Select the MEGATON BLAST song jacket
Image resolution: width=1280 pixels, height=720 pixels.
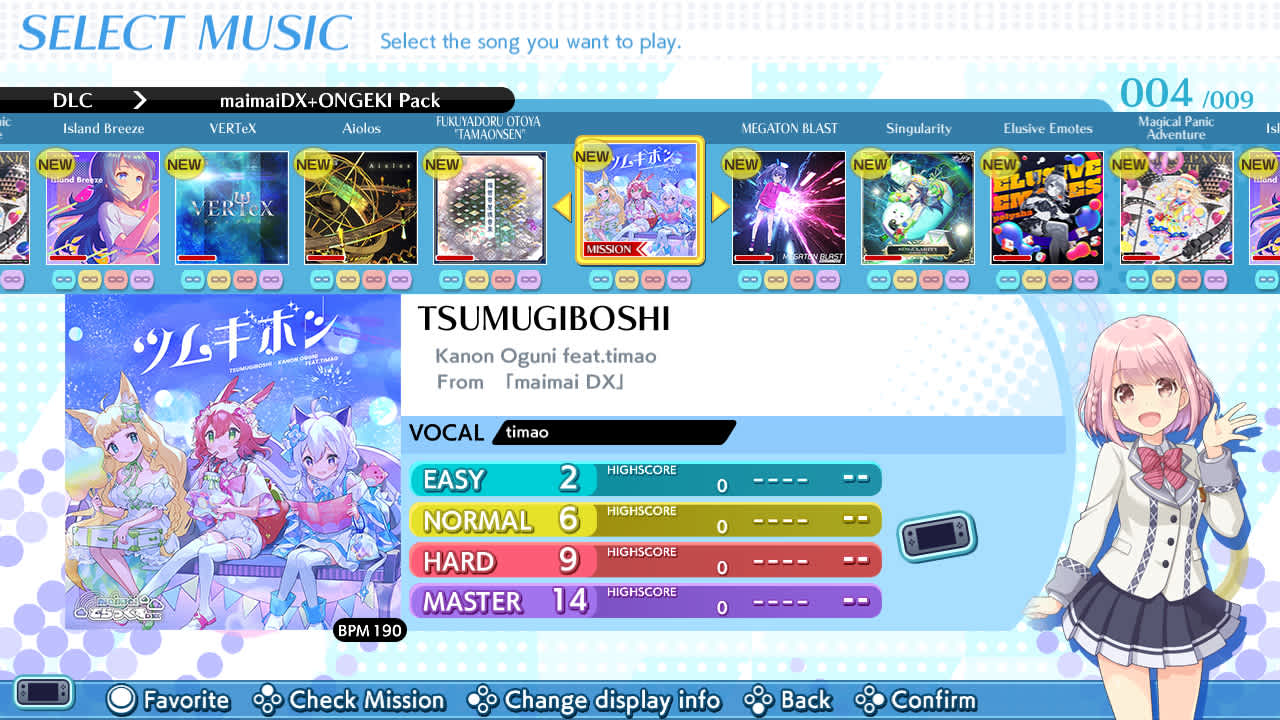[788, 207]
